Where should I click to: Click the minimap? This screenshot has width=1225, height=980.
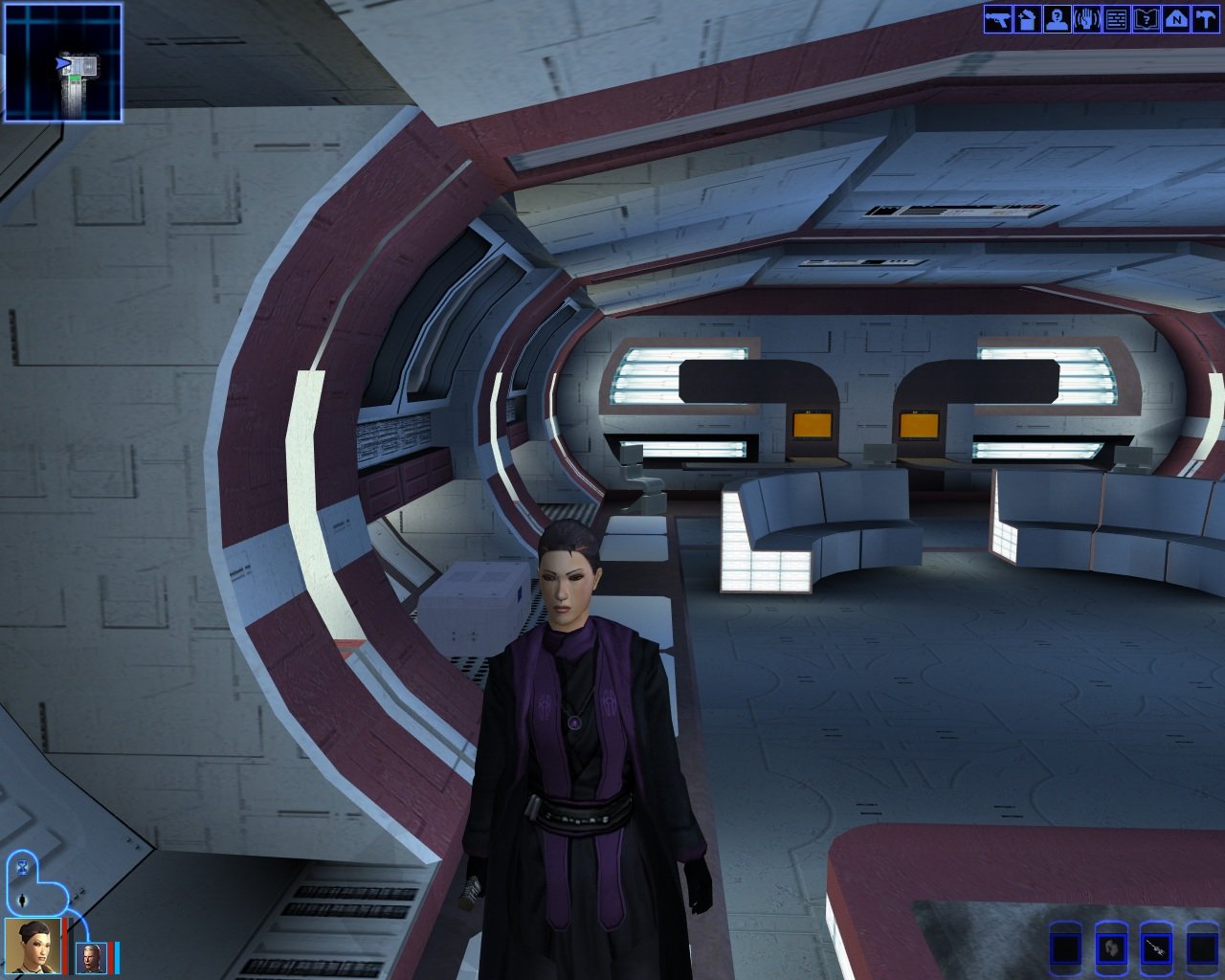click(x=63, y=63)
